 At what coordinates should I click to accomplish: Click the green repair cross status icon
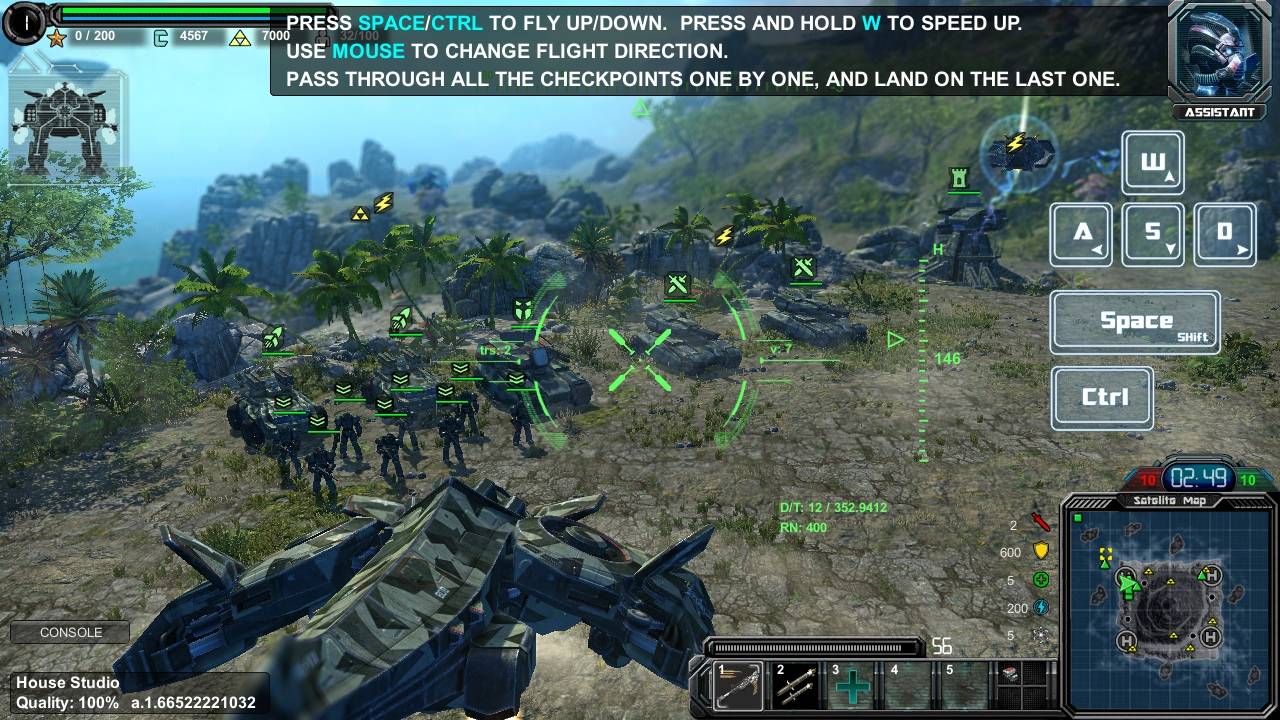click(x=1041, y=580)
